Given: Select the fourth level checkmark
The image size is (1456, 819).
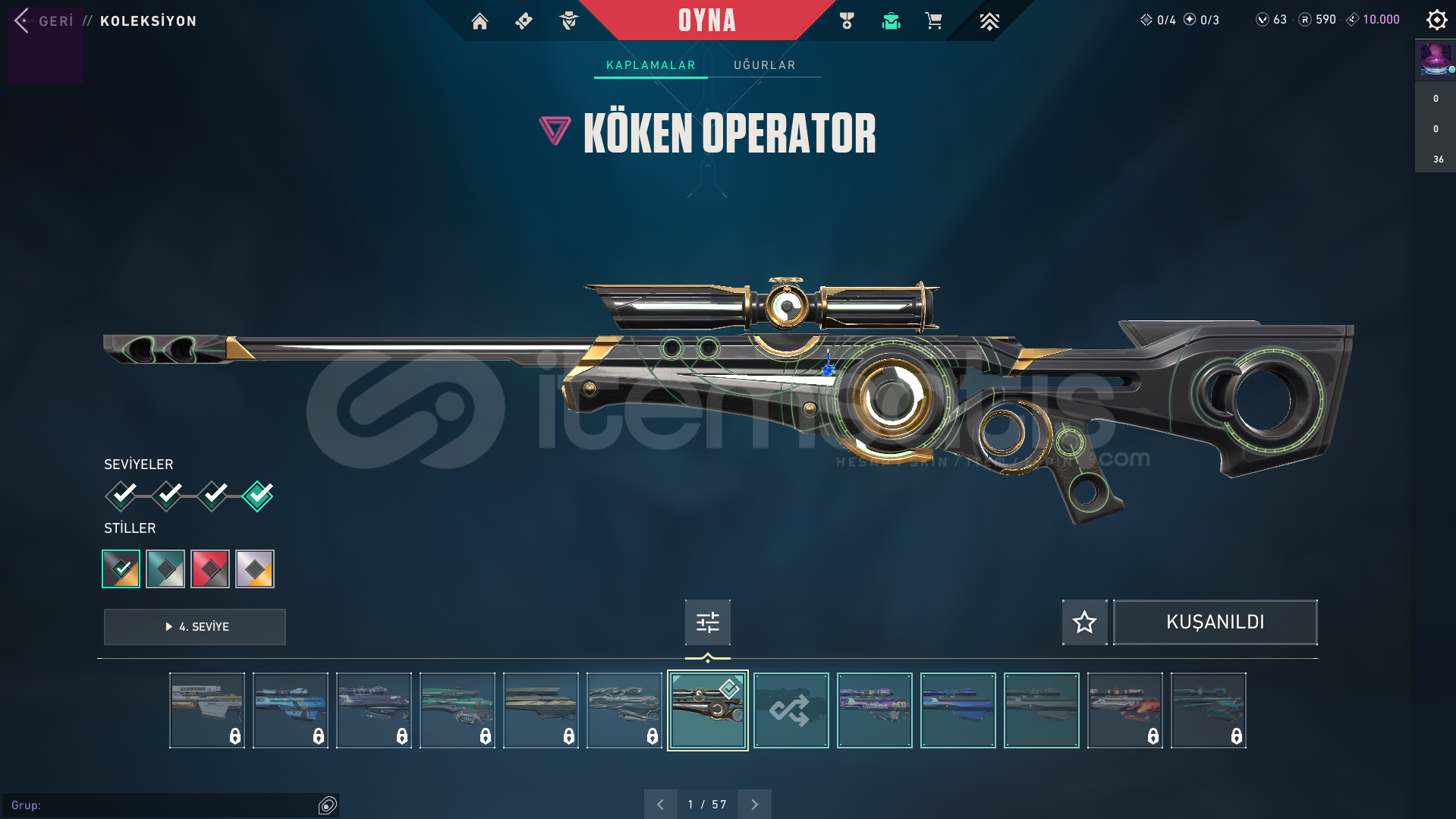Looking at the screenshot, I should [x=258, y=496].
